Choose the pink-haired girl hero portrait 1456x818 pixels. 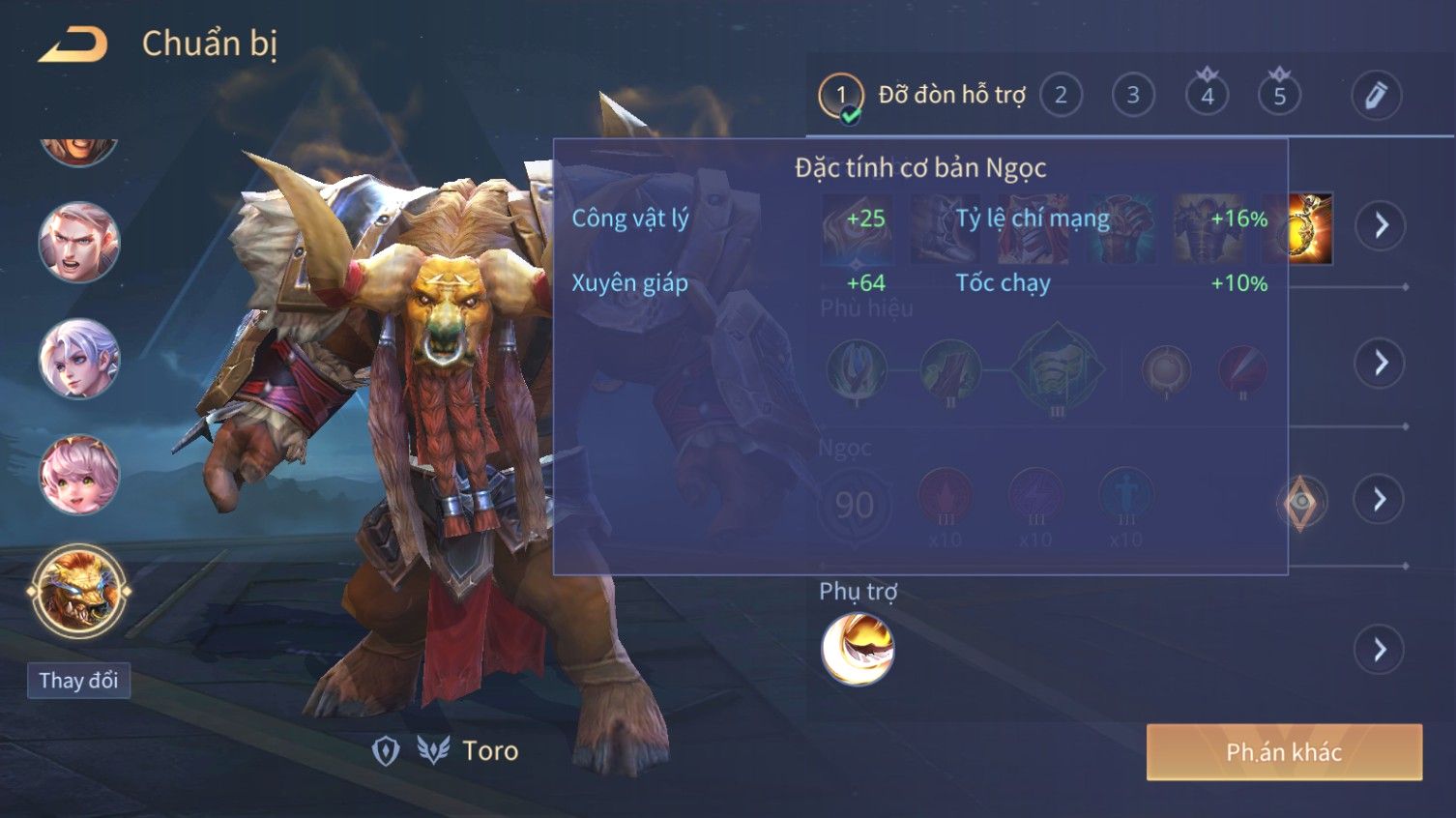(78, 475)
